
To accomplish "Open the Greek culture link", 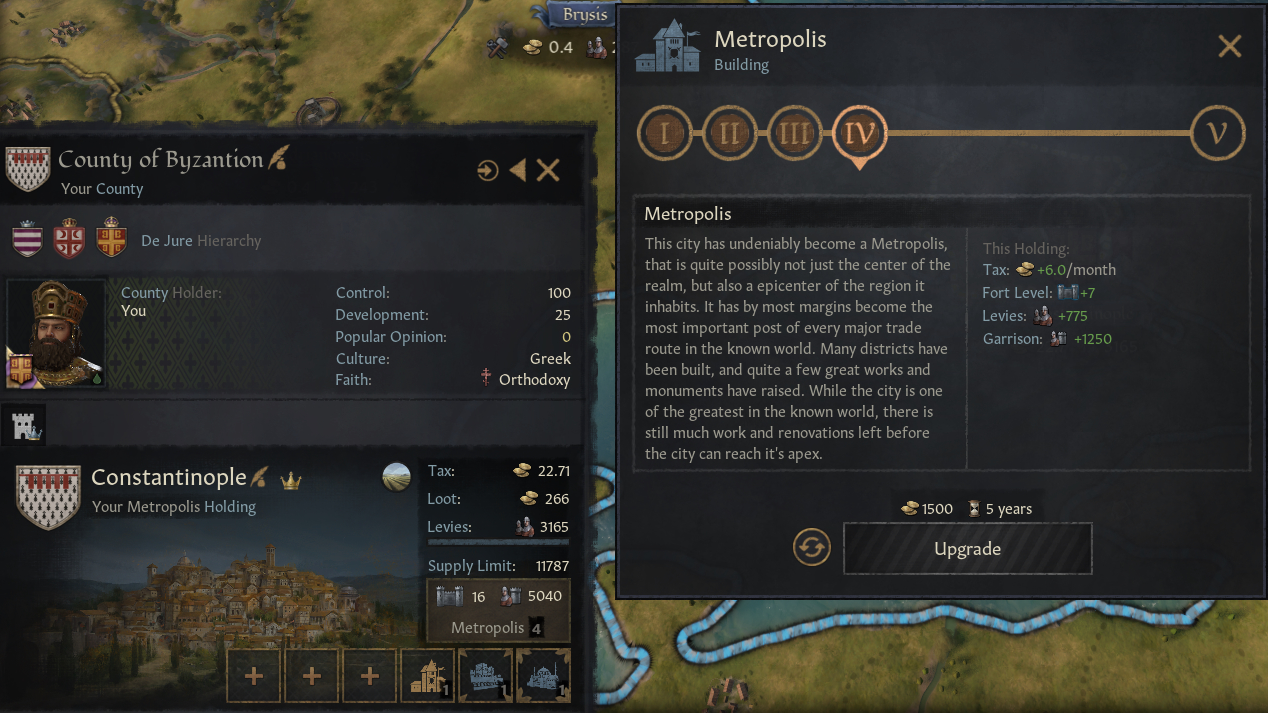I will [x=550, y=358].
